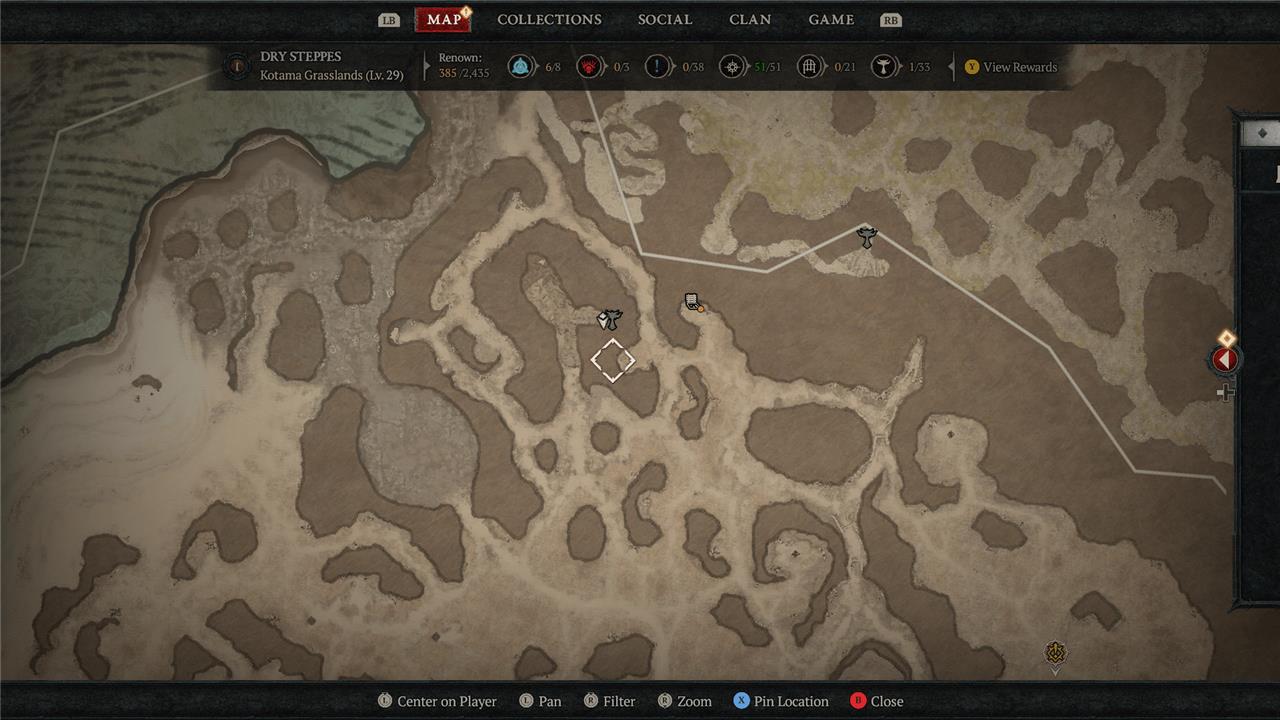Select the Altar of Lilith marker with white gem
The image size is (1280, 720).
[x=610, y=319]
